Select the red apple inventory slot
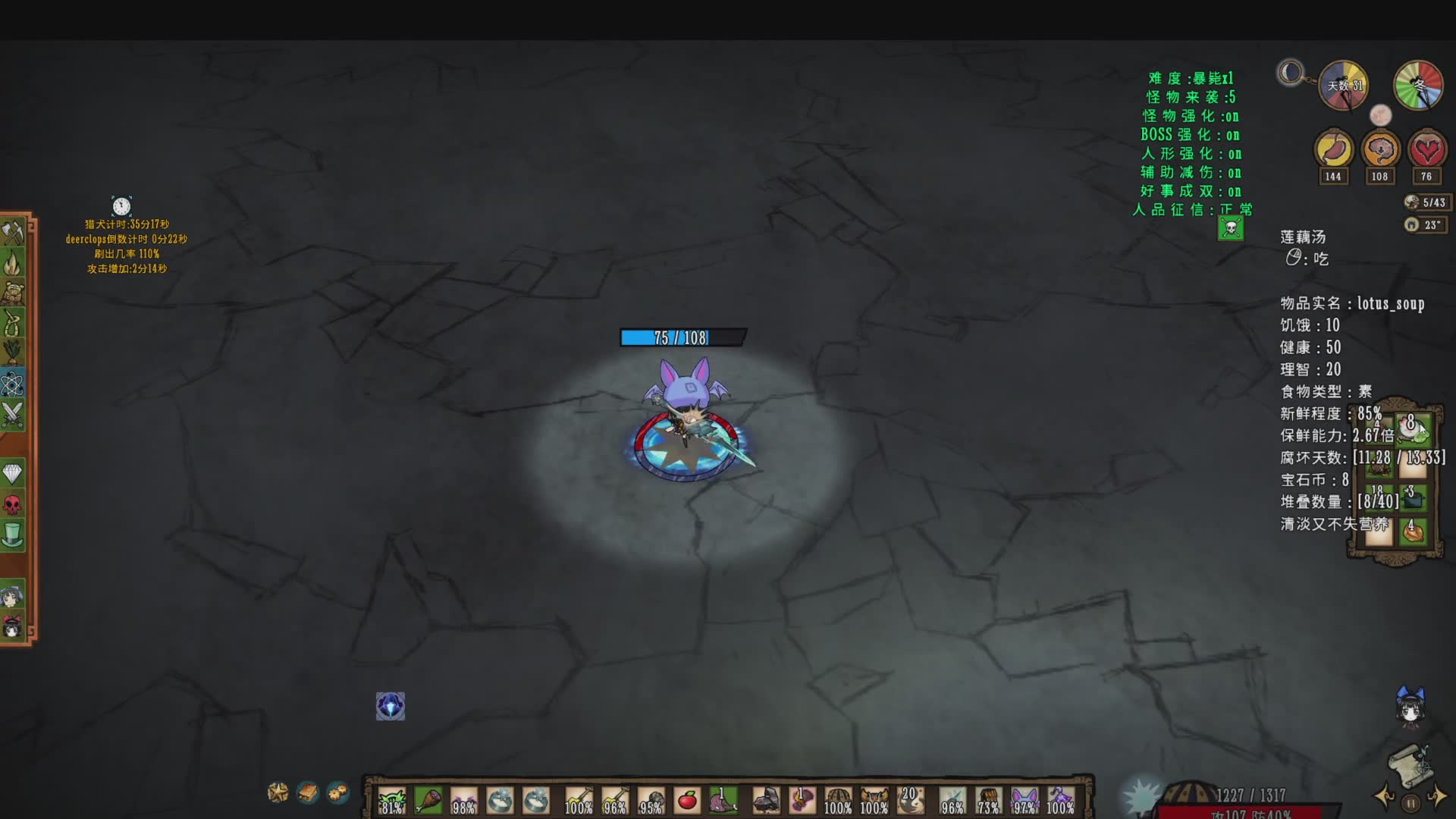 point(687,801)
